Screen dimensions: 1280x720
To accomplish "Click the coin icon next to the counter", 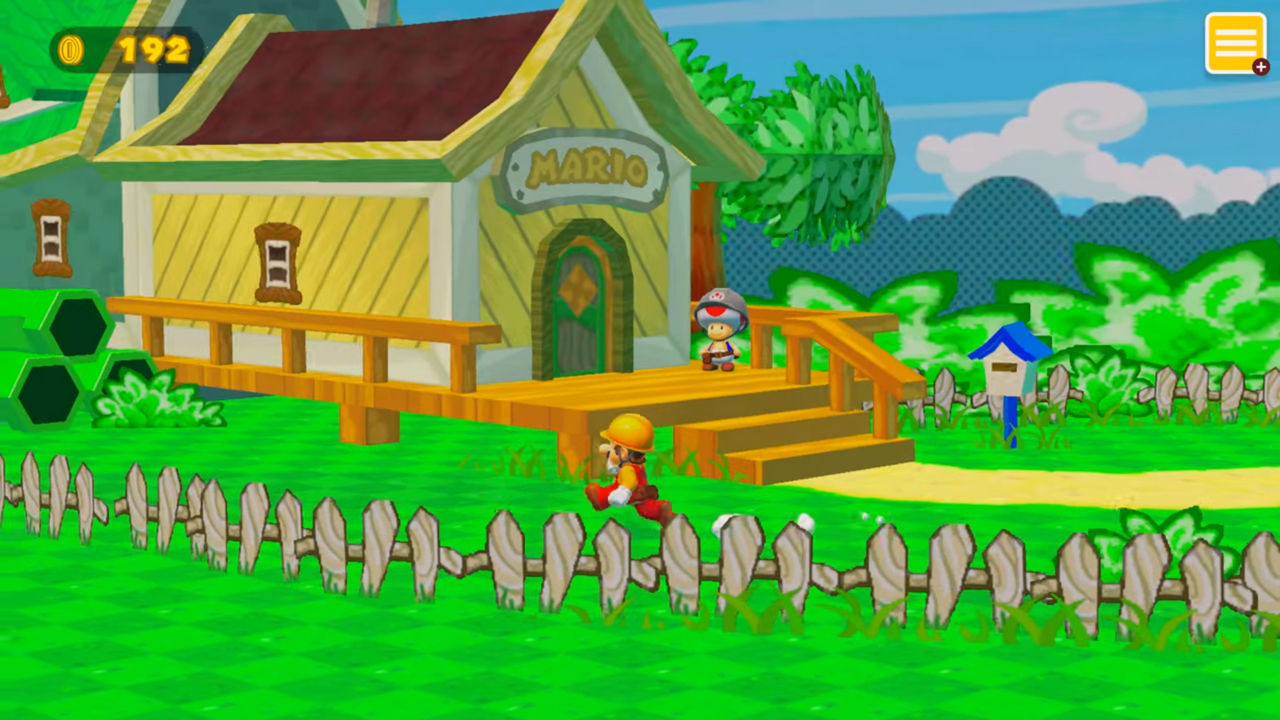I will 70,46.
